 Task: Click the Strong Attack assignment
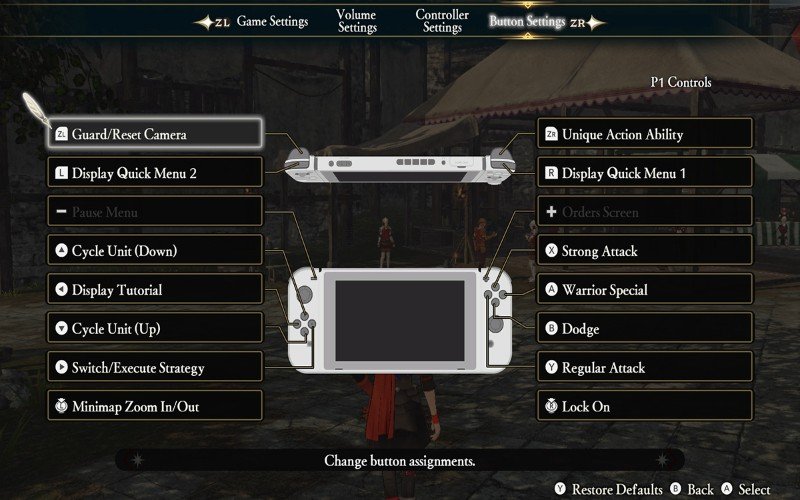pos(645,250)
